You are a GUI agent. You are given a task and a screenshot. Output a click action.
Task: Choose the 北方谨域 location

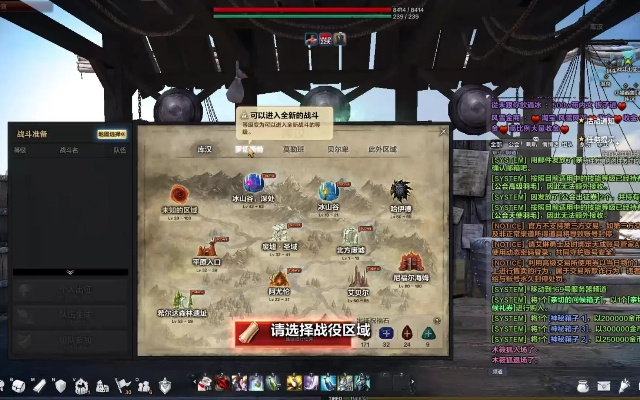pyautogui.click(x=351, y=237)
